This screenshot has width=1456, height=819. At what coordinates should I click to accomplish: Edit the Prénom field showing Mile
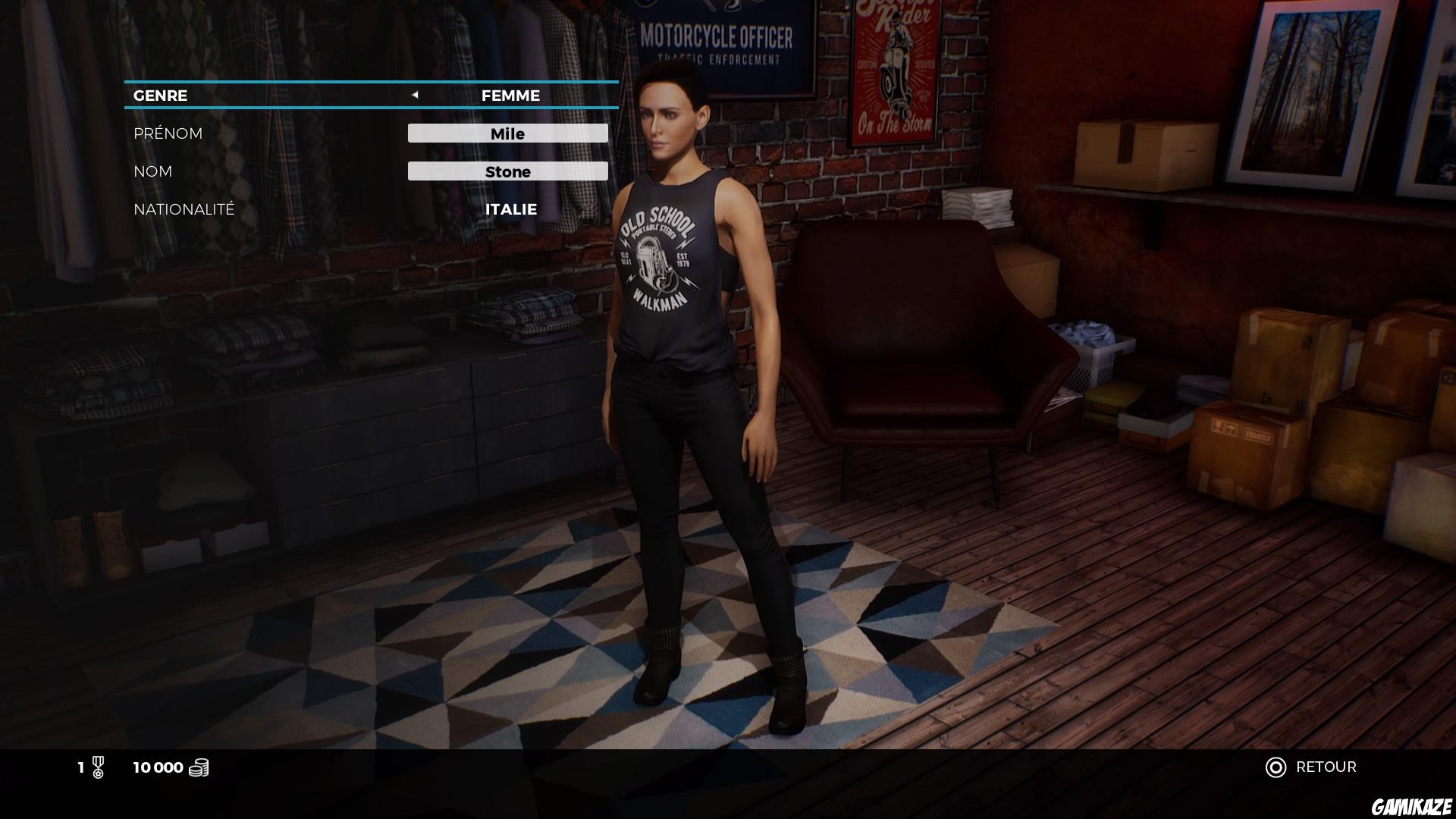[x=507, y=133]
